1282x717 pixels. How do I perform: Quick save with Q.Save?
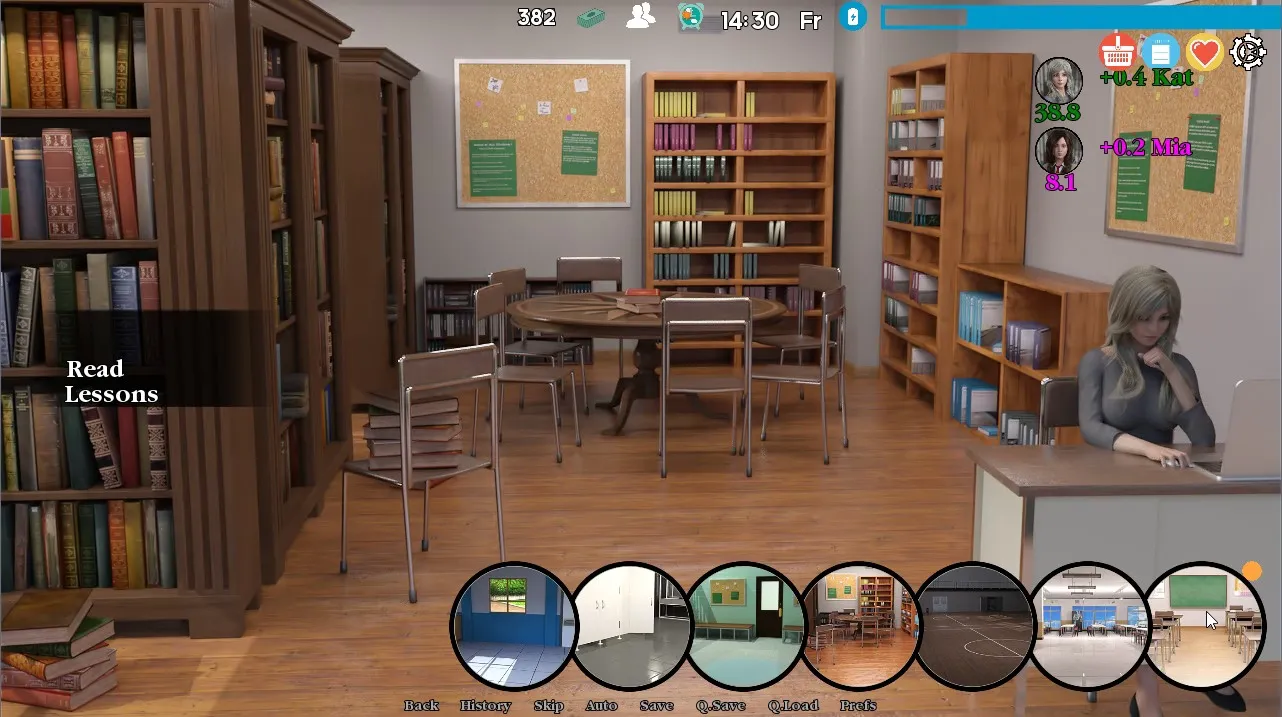pyautogui.click(x=721, y=705)
